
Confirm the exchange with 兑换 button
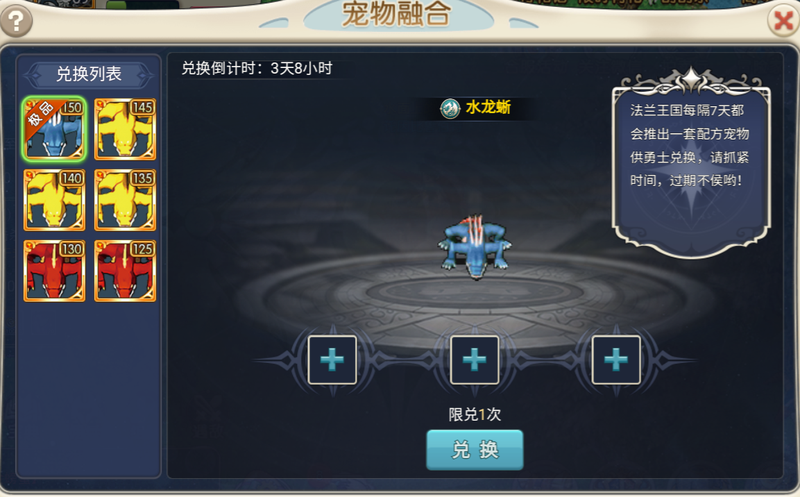pyautogui.click(x=475, y=450)
